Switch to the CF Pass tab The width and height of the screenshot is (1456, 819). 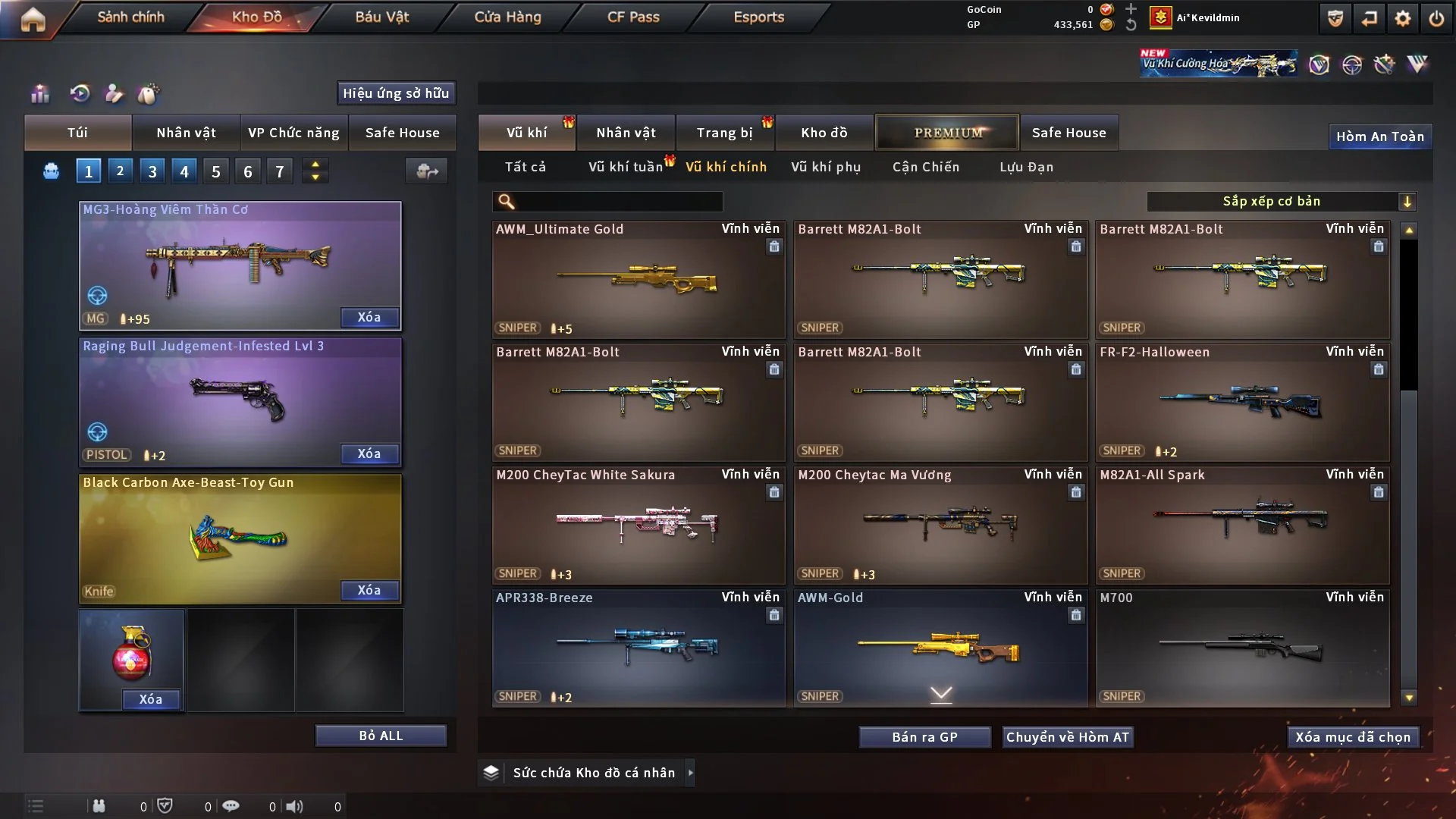(x=633, y=17)
